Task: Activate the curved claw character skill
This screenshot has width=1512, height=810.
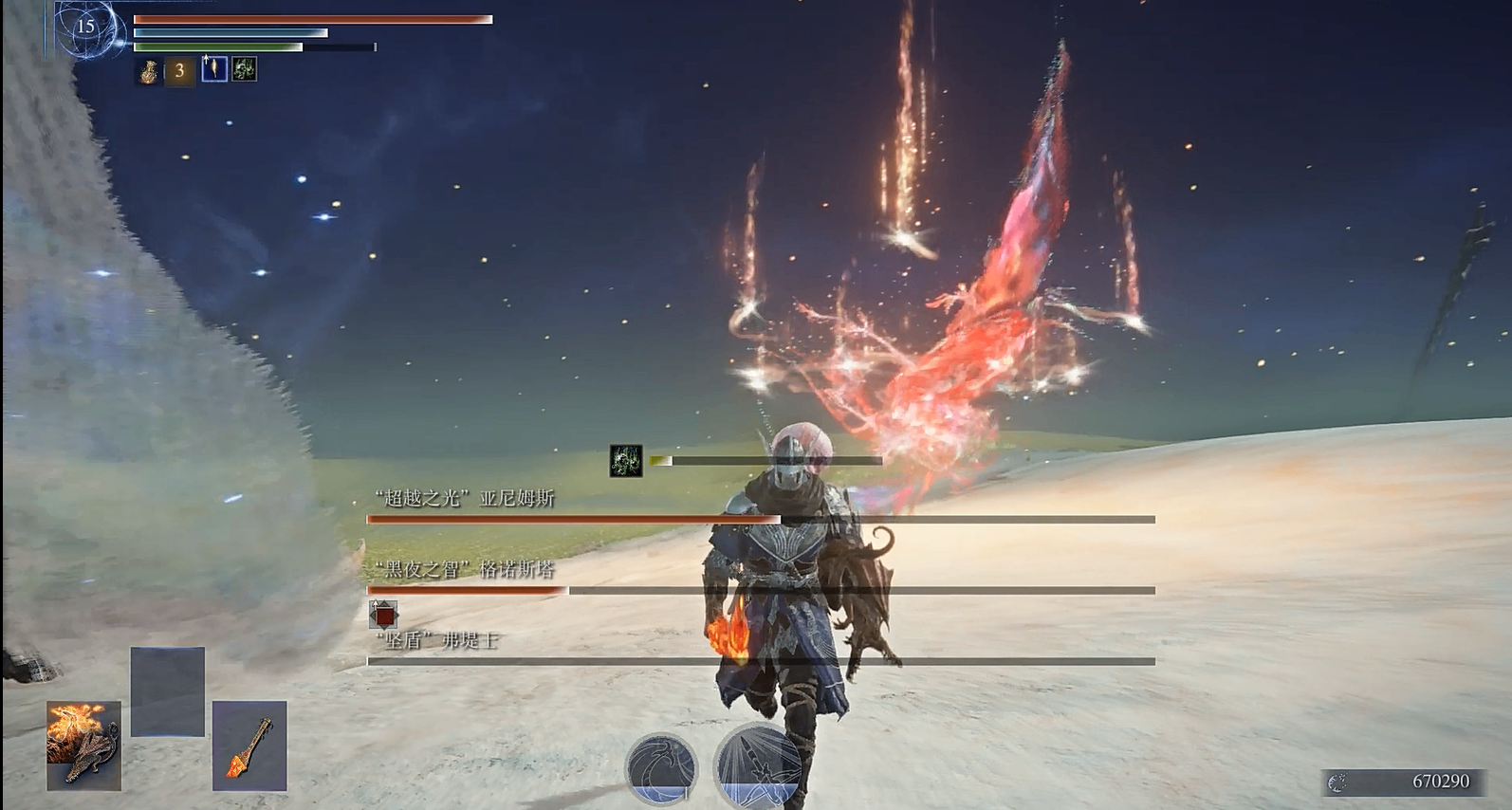Action: [661, 767]
